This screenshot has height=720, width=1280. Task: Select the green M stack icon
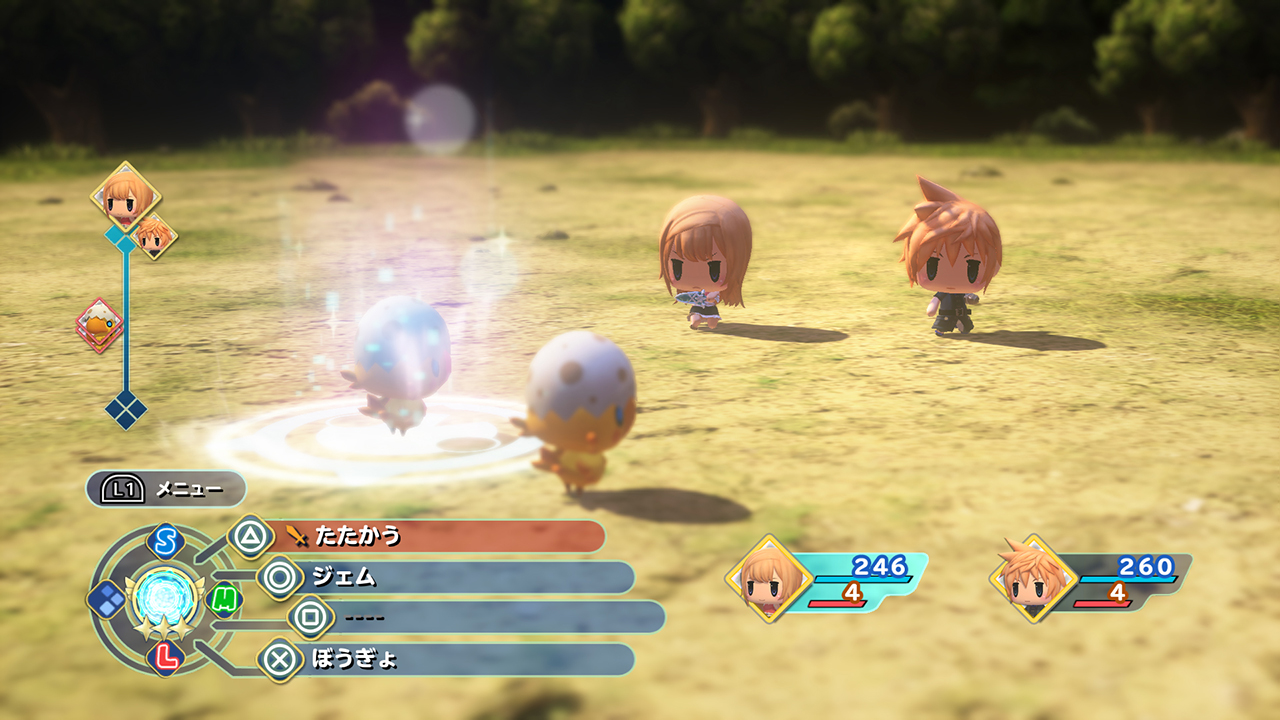pyautogui.click(x=225, y=599)
